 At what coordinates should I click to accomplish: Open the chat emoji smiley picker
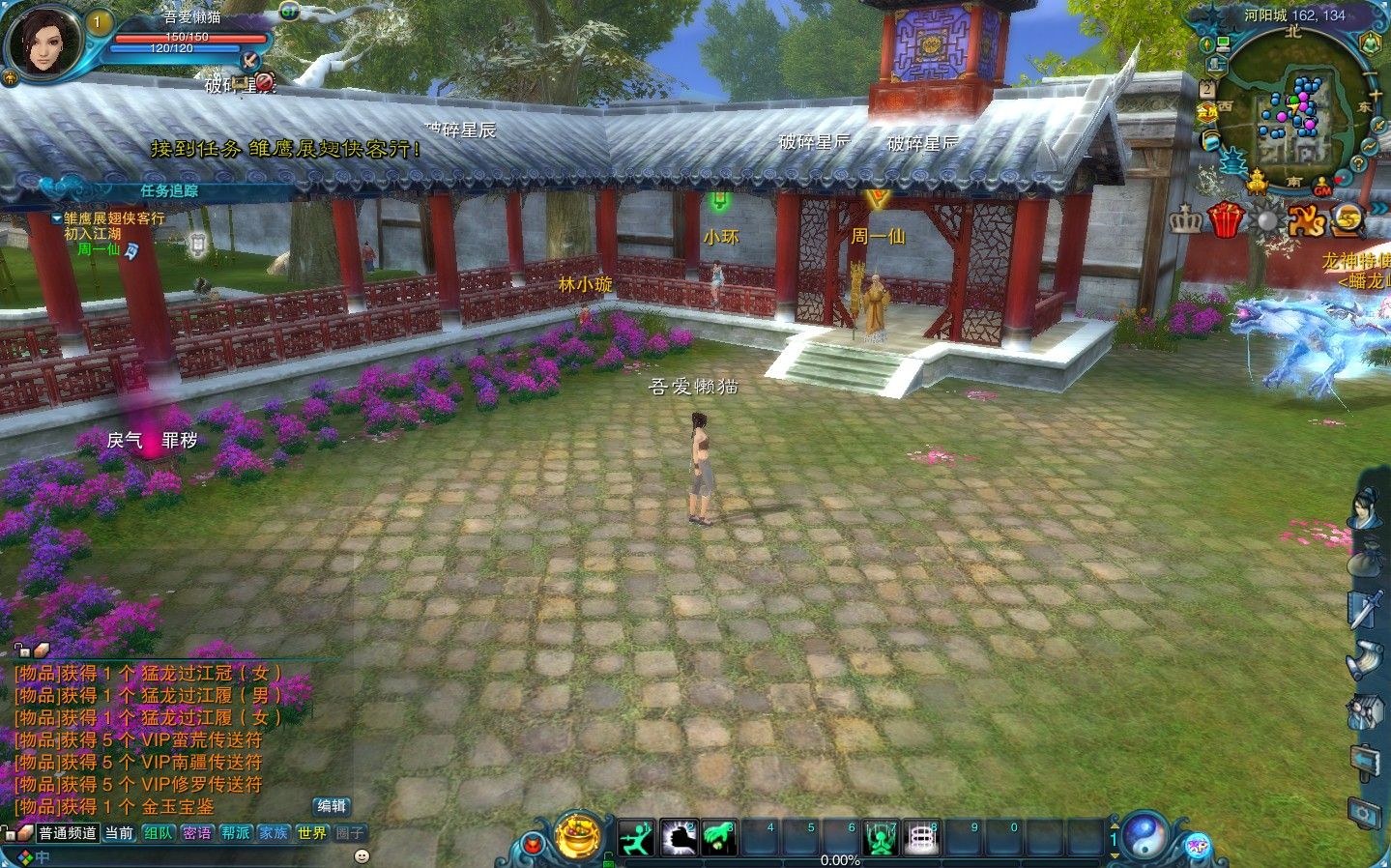click(x=362, y=855)
